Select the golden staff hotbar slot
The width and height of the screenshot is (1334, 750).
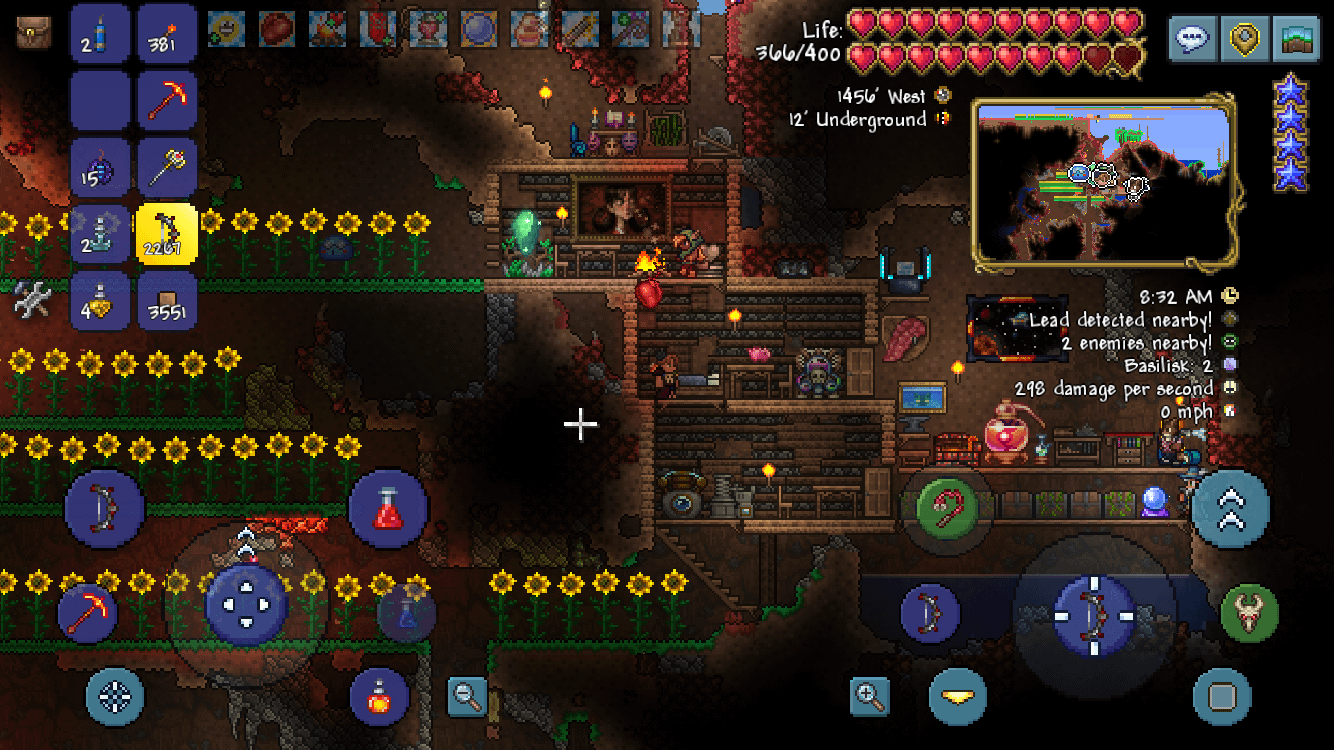pos(167,167)
